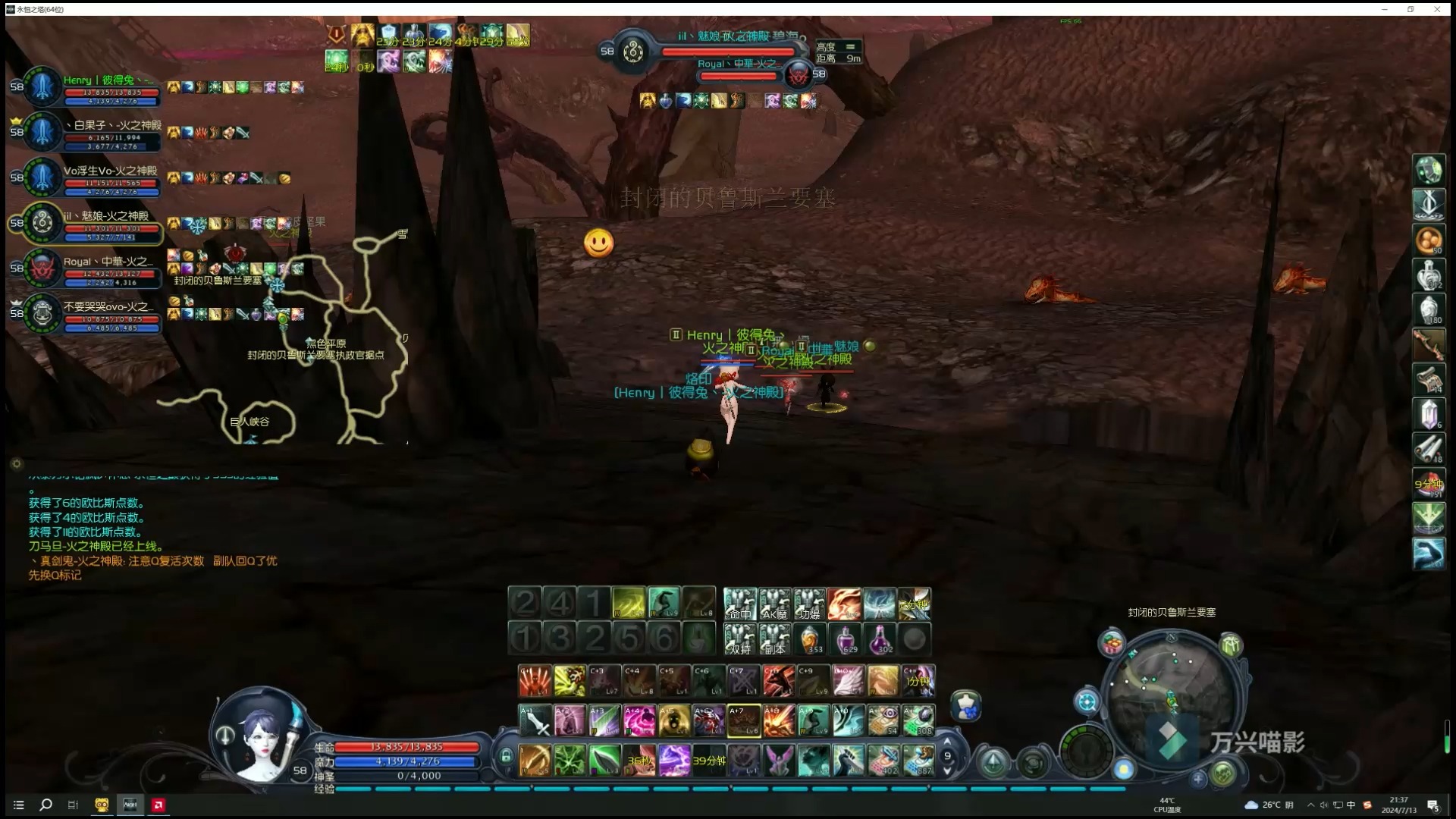Activate the AK魔 equipment set slot
Image resolution: width=1456 pixels, height=819 pixels.
pyautogui.click(x=775, y=604)
